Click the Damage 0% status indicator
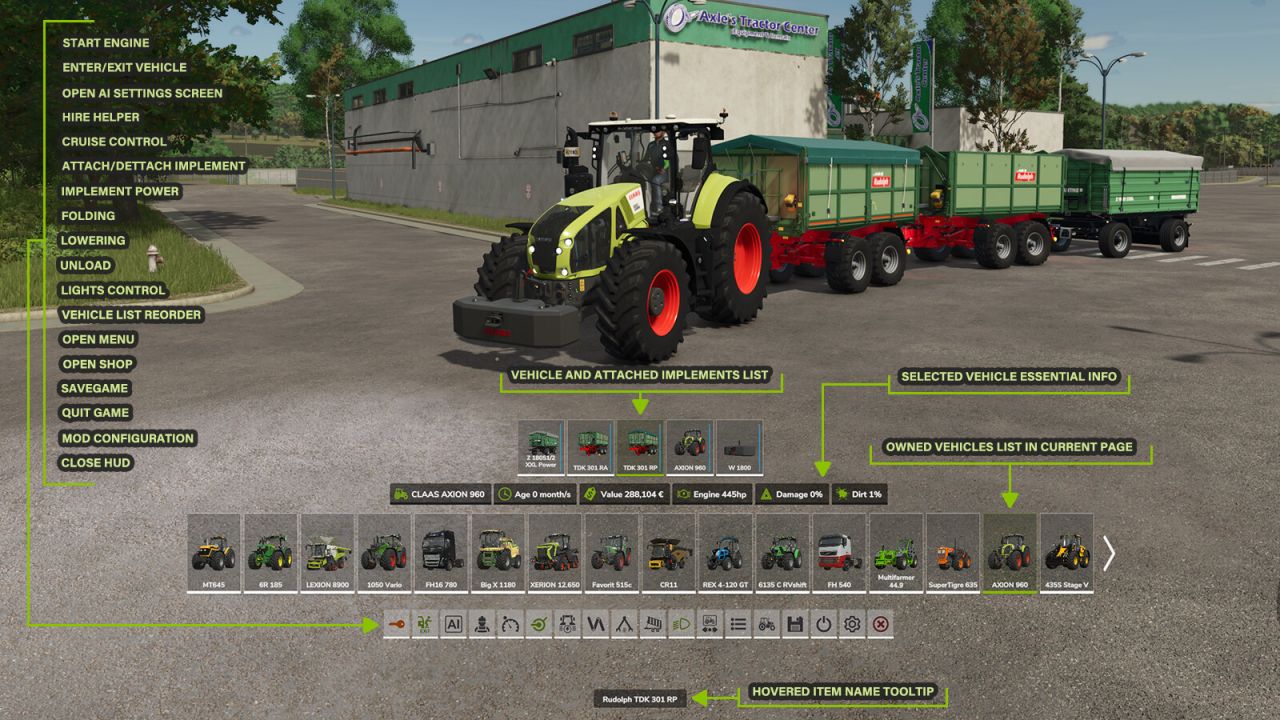 (x=795, y=493)
